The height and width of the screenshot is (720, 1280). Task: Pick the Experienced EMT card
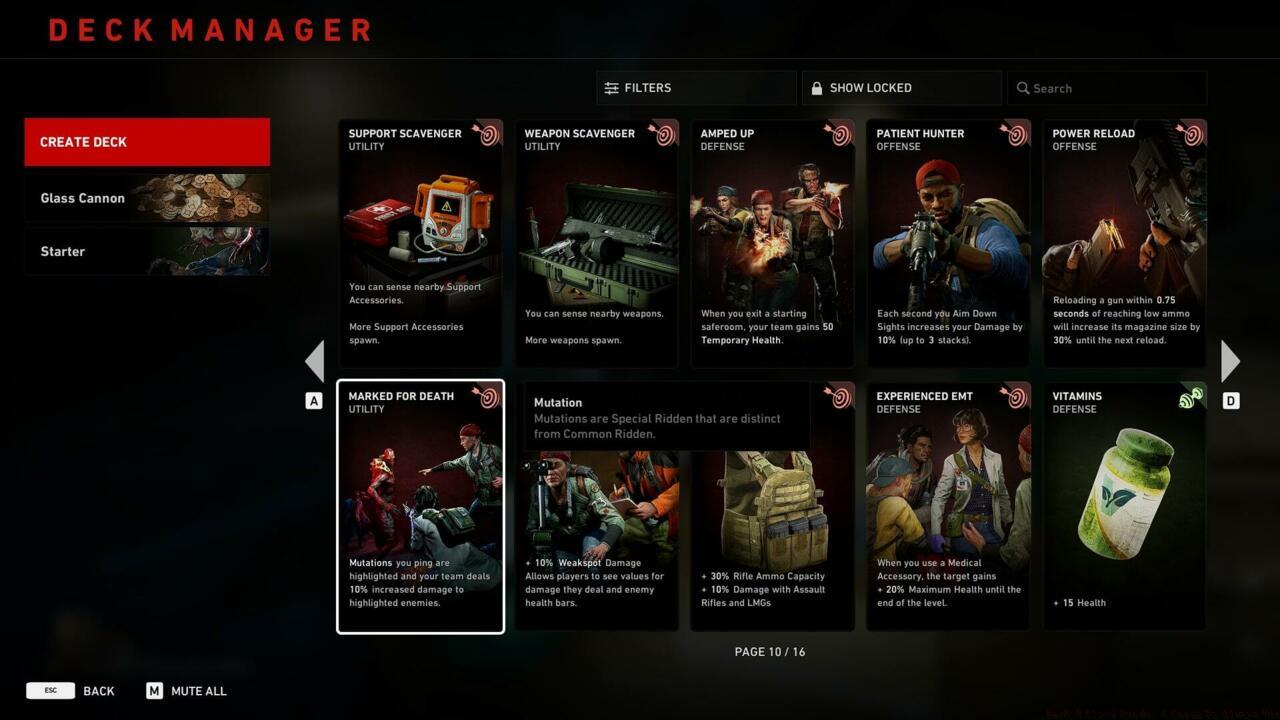(948, 506)
